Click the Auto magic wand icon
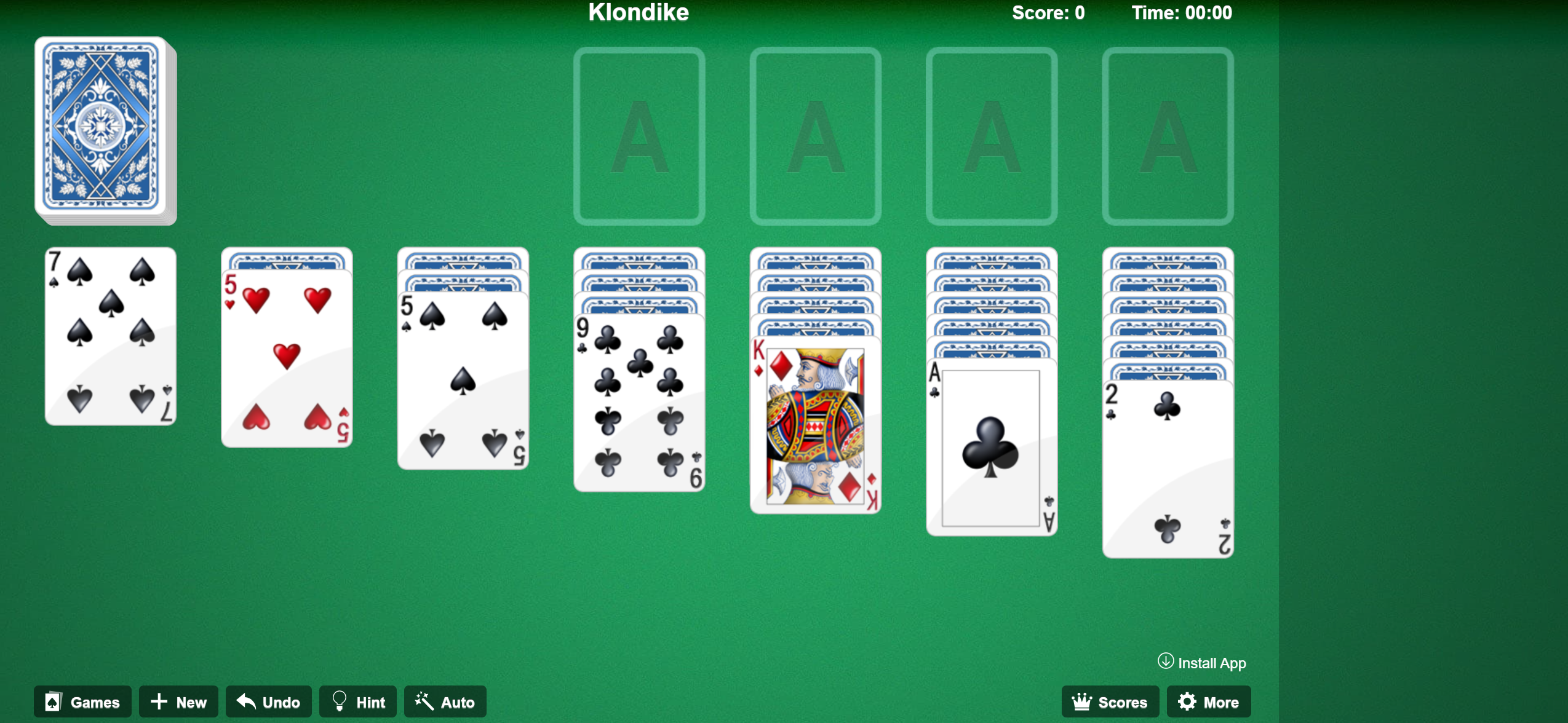1568x723 pixels. pyautogui.click(x=423, y=701)
